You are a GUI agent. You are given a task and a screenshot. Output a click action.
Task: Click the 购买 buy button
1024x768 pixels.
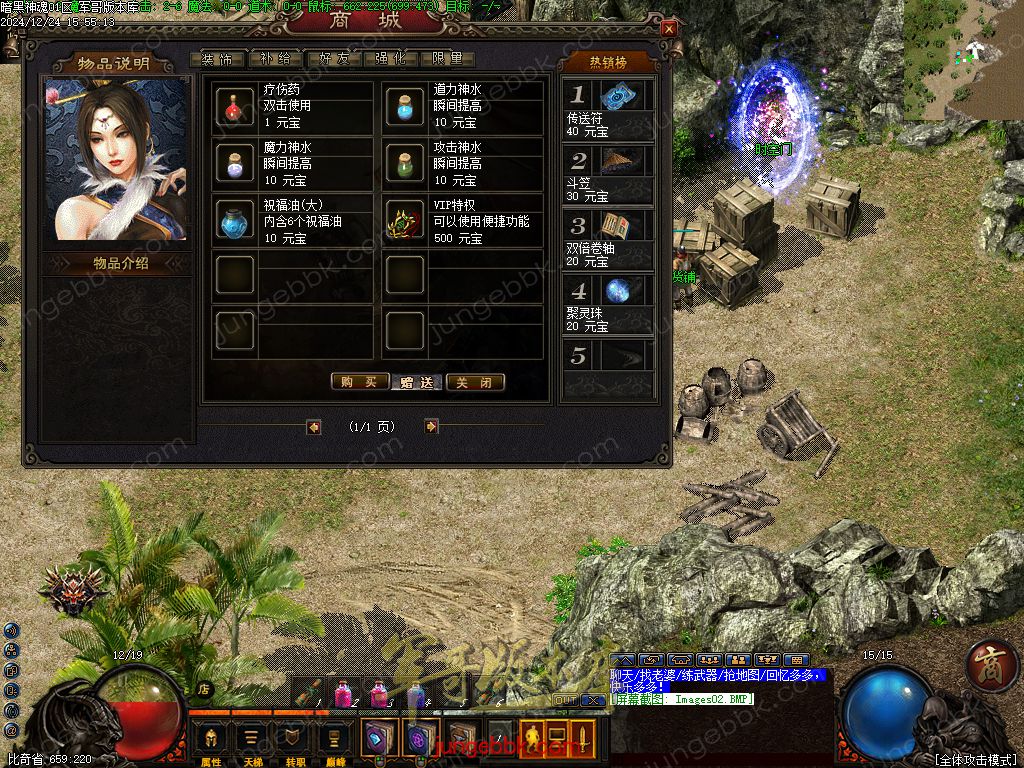[359, 382]
